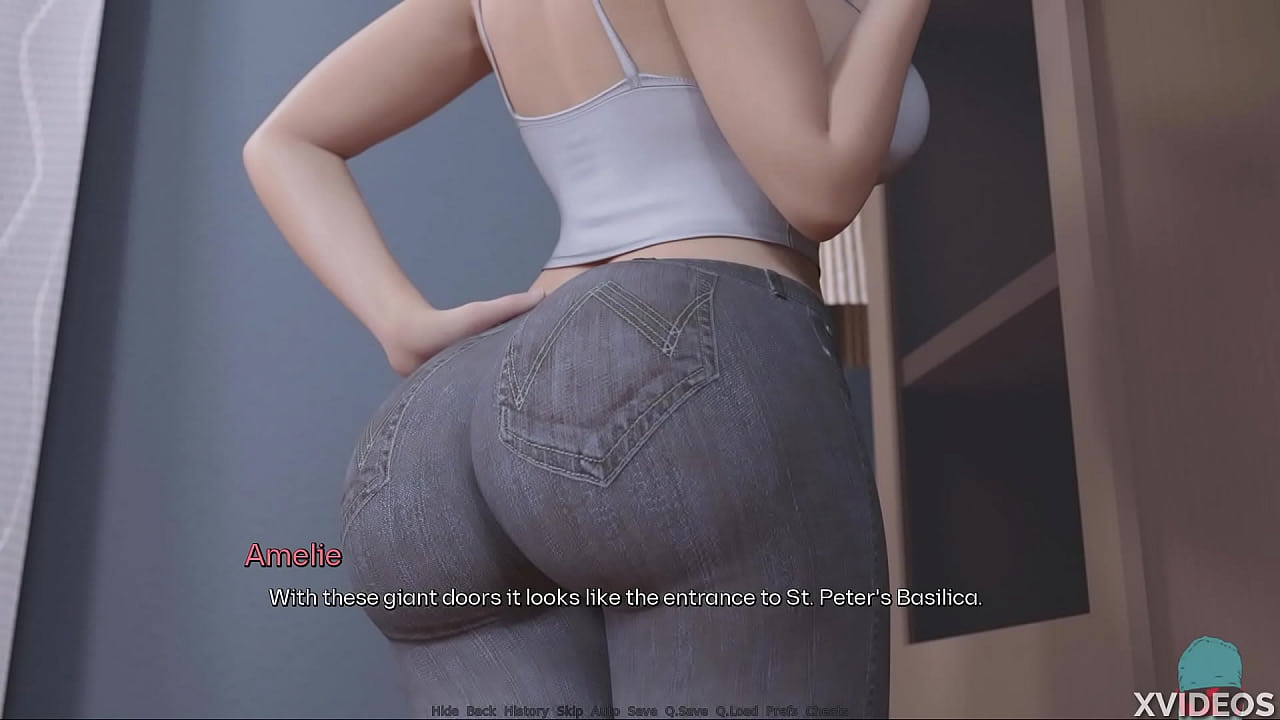Screen dimensions: 1280x720
Task: Toggle Auto-forward mode
Action: (x=606, y=711)
